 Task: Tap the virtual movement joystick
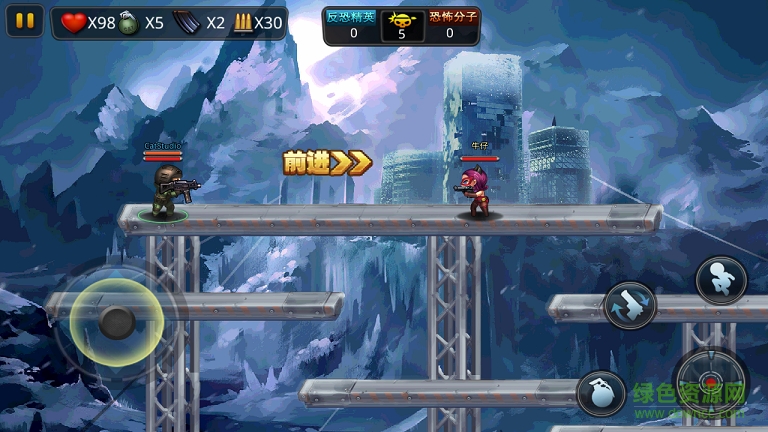coord(116,321)
